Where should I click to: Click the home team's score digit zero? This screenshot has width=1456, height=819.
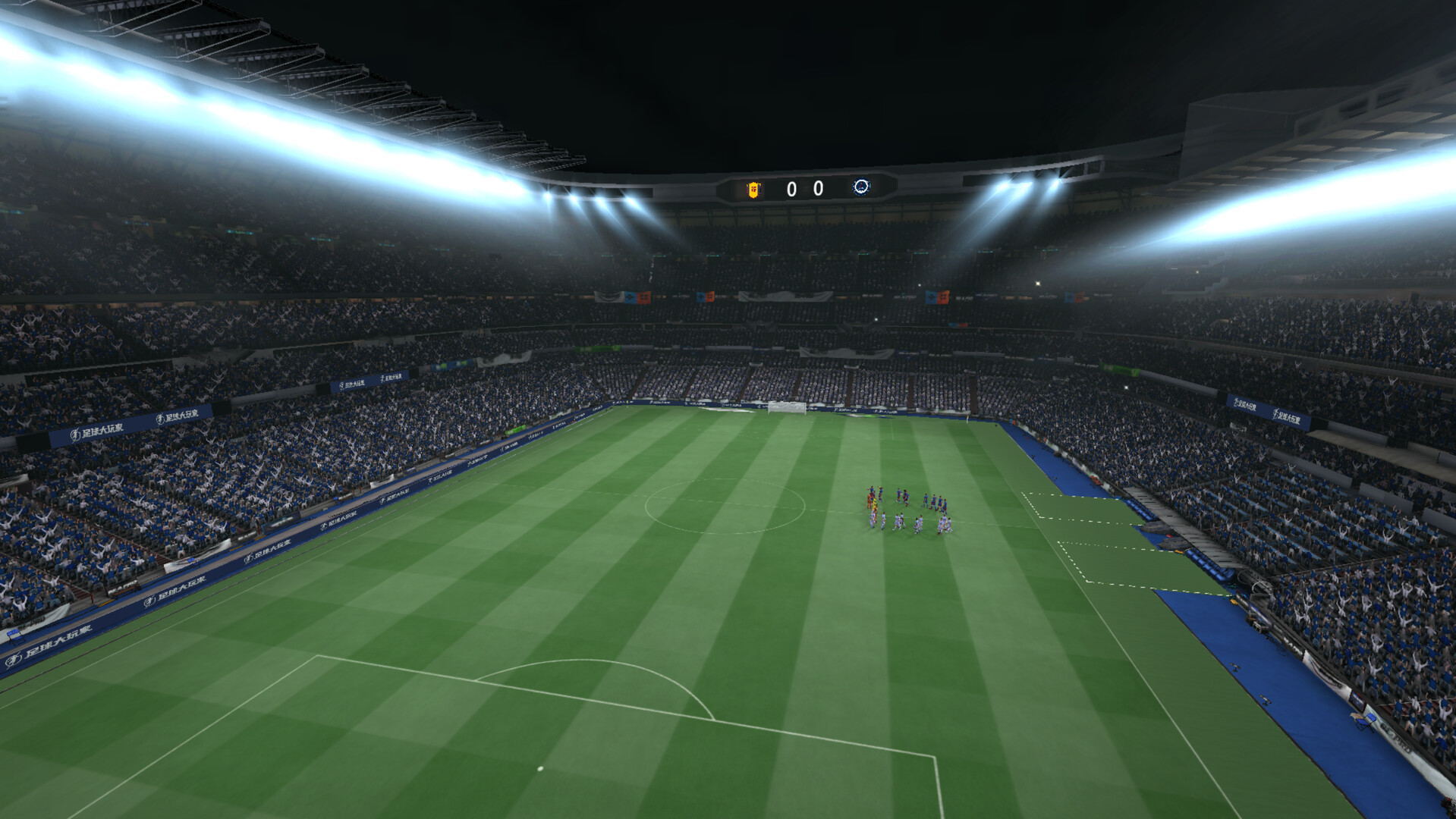pyautogui.click(x=791, y=190)
